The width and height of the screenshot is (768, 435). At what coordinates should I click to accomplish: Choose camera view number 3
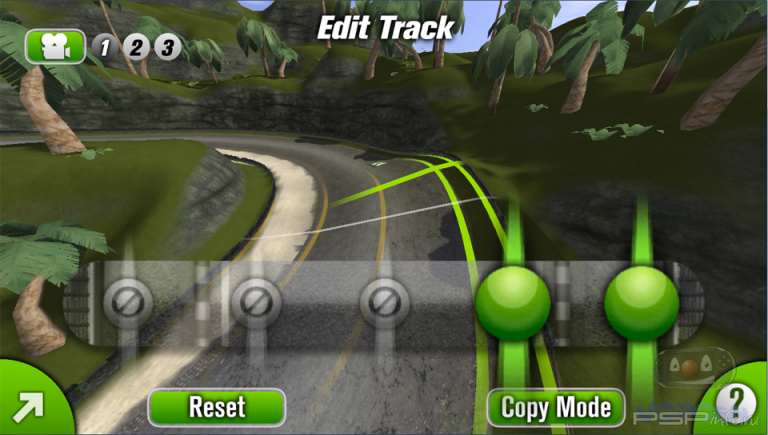167,46
